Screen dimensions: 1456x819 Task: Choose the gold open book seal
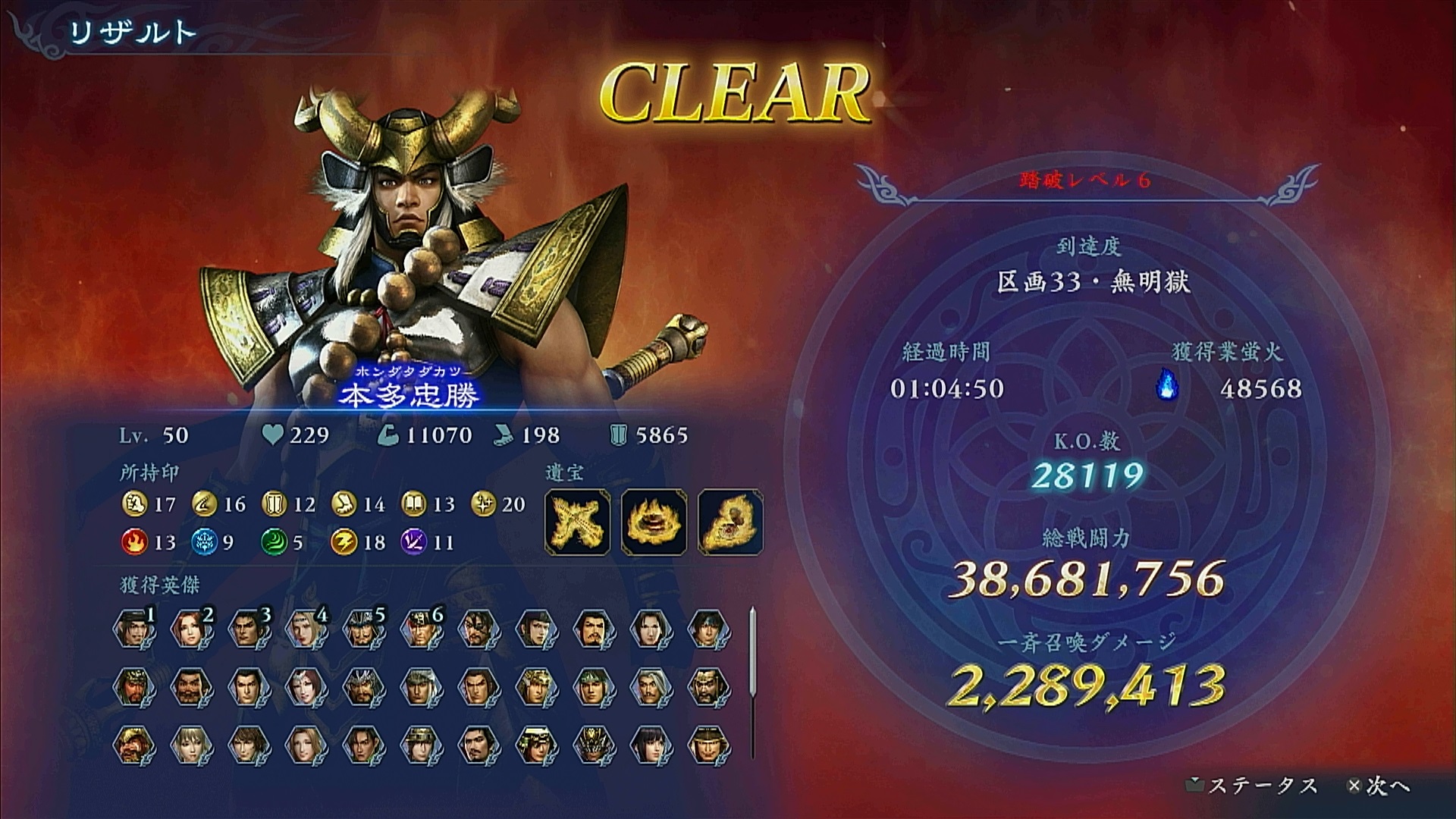pyautogui.click(x=413, y=504)
